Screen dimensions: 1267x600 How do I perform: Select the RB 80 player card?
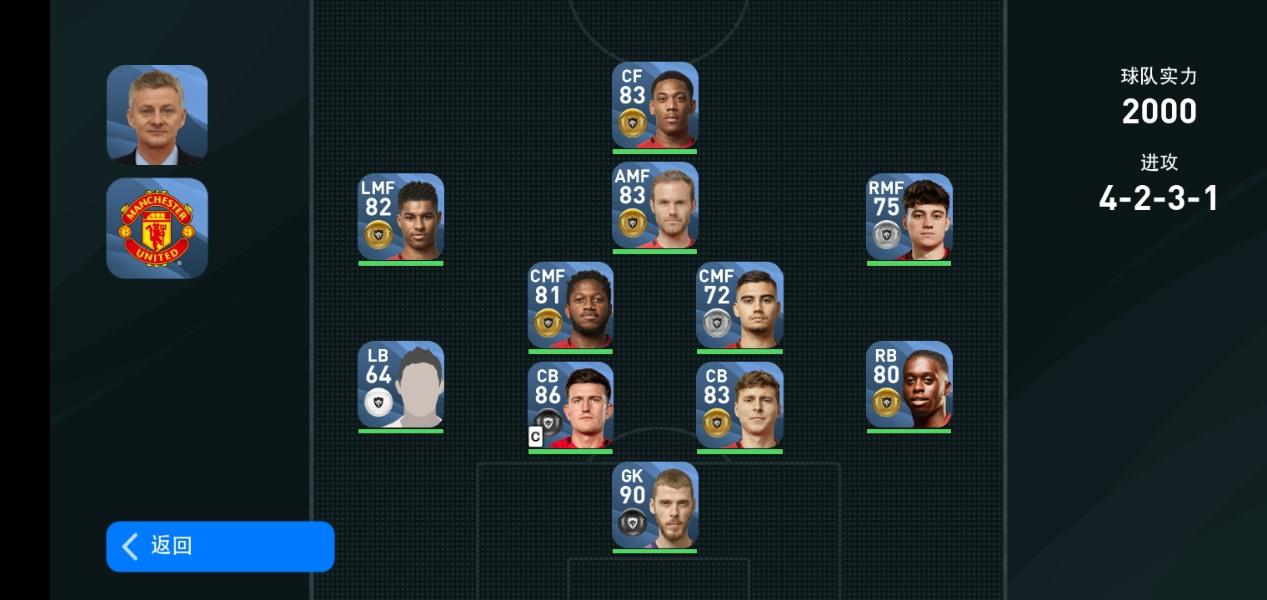tap(909, 385)
